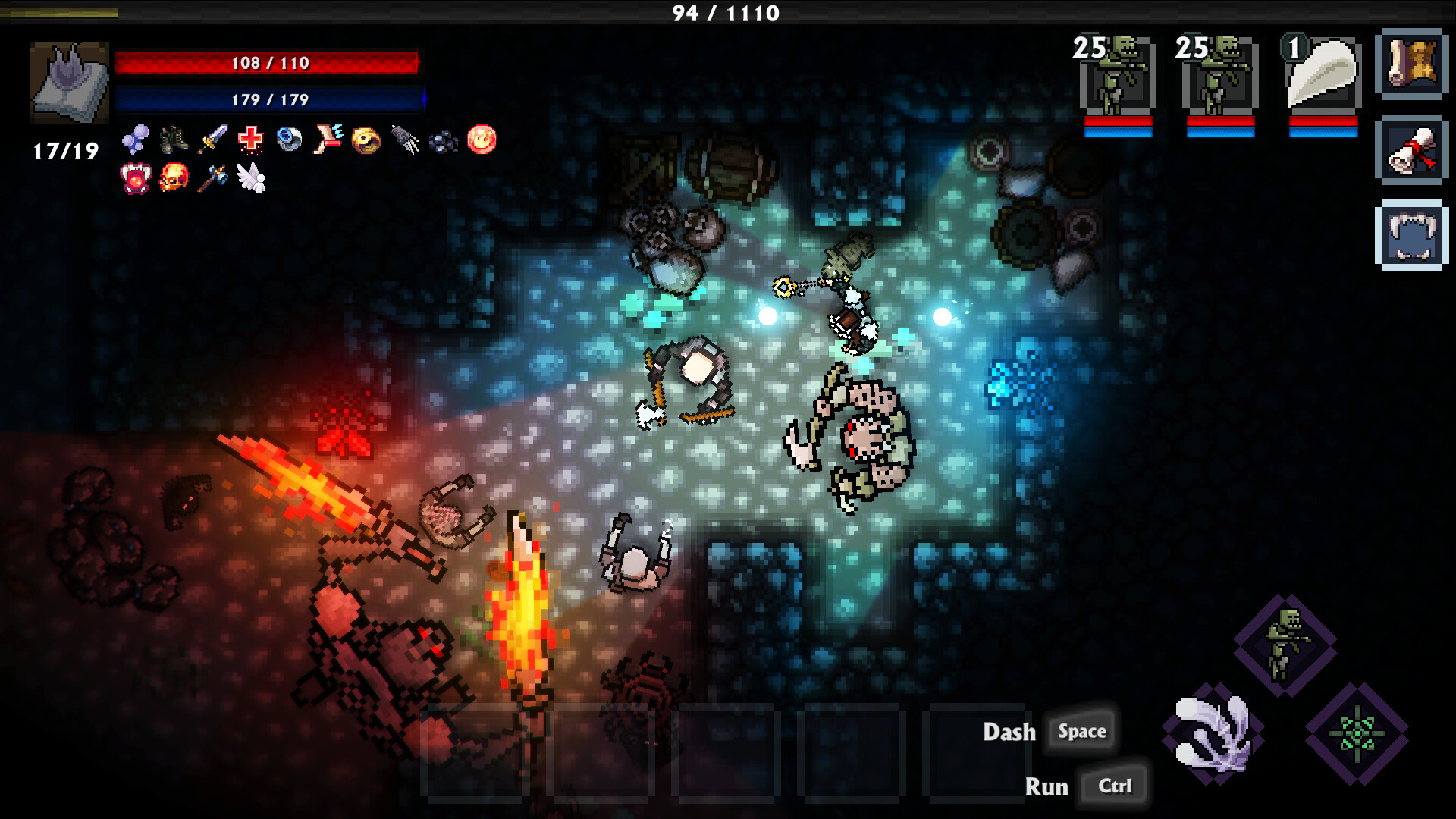Select the sprinting leg item icon

(x=328, y=140)
